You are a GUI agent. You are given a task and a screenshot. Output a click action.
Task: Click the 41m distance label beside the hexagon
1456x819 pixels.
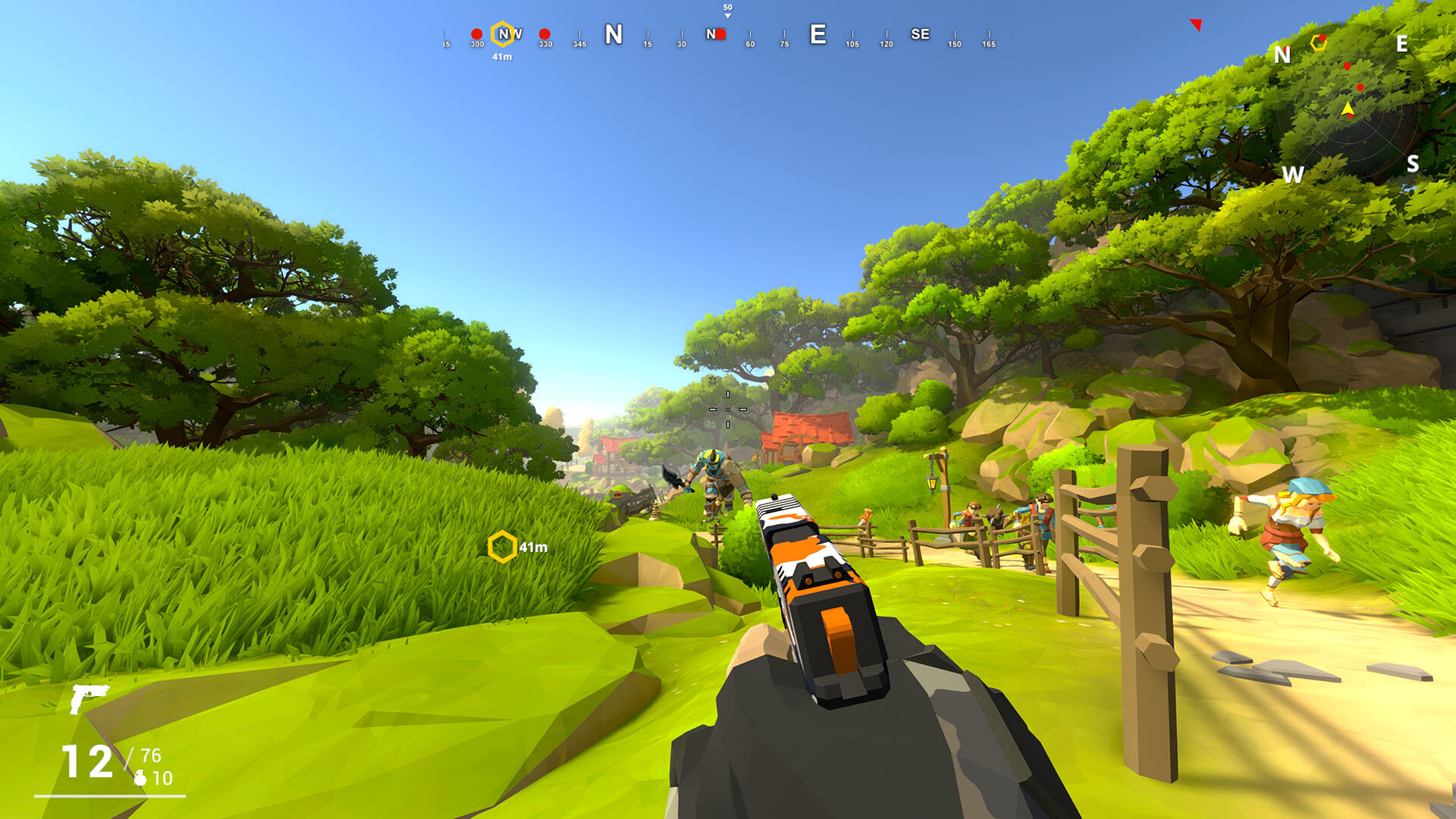pyautogui.click(x=533, y=546)
